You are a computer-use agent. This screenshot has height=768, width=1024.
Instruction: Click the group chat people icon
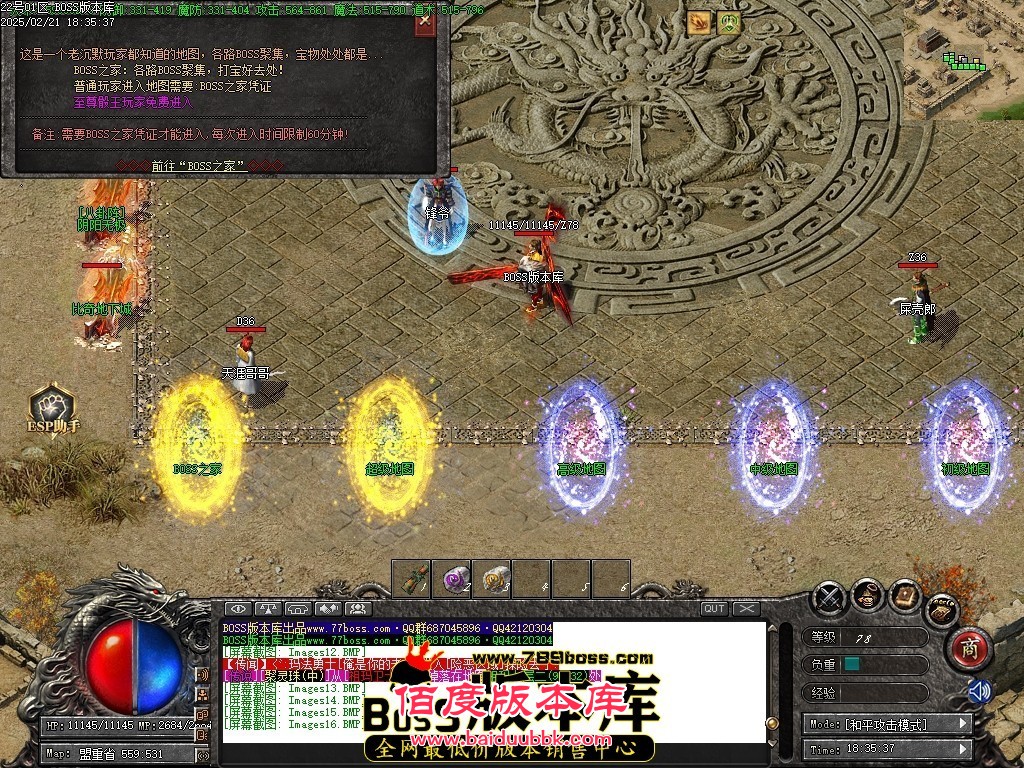357,608
